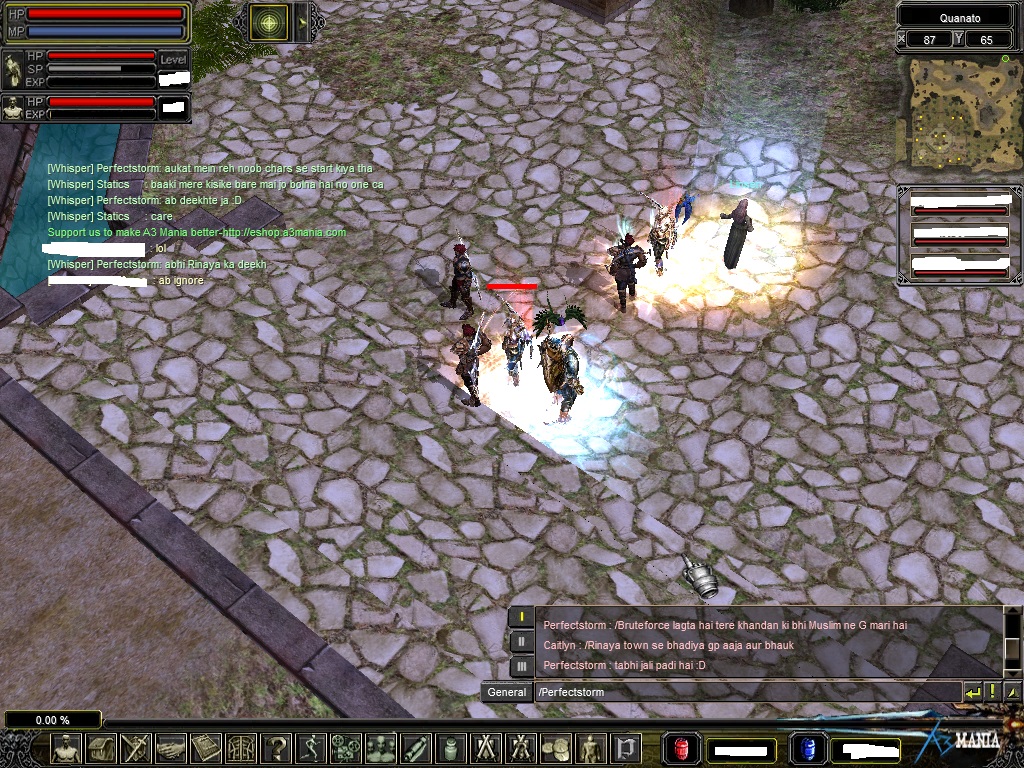Screen dimensions: 1024x768
Task: Change the General chat channel selector
Action: tap(506, 692)
